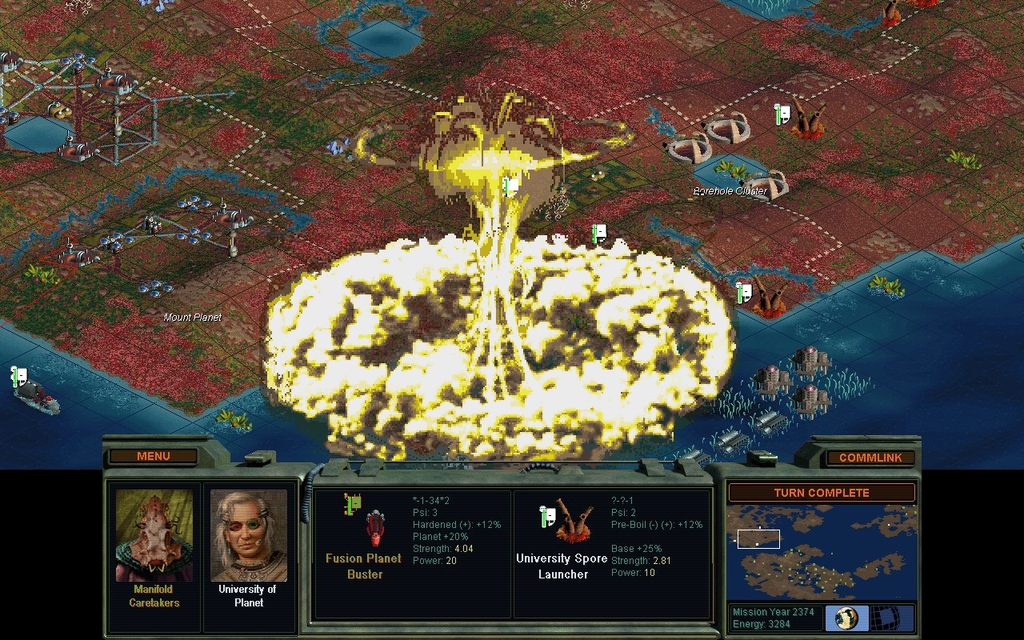Open the MENU button
This screenshot has height=640, width=1024.
point(153,456)
